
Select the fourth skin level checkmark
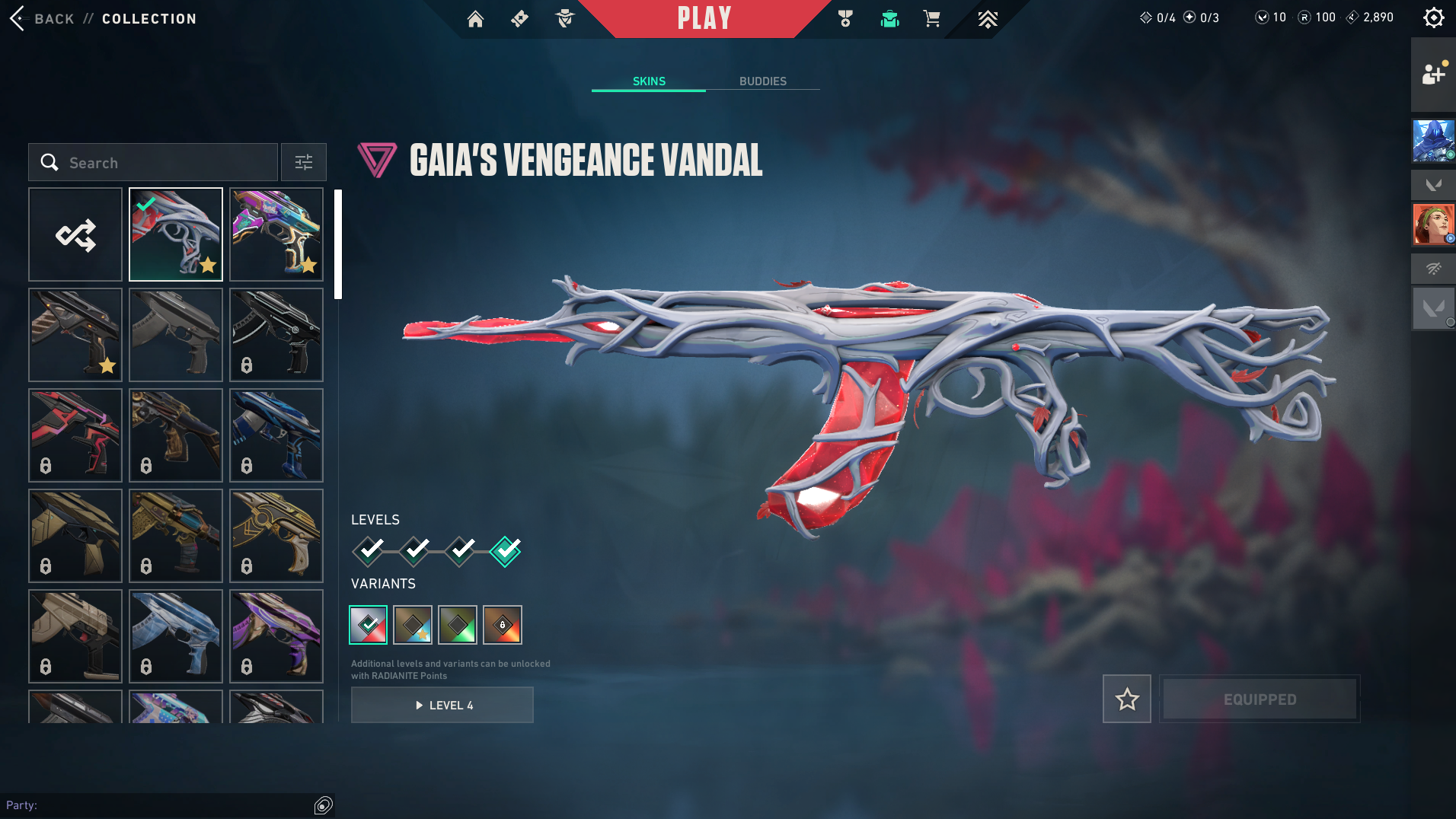(506, 550)
